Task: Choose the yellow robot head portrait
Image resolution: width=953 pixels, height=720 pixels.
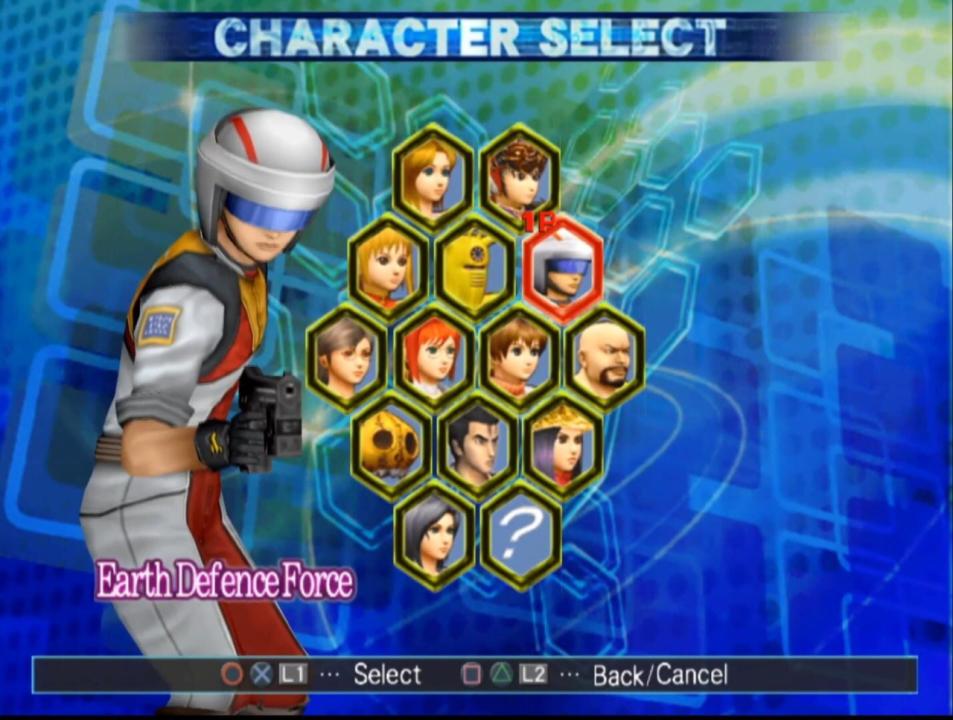Action: point(476,267)
